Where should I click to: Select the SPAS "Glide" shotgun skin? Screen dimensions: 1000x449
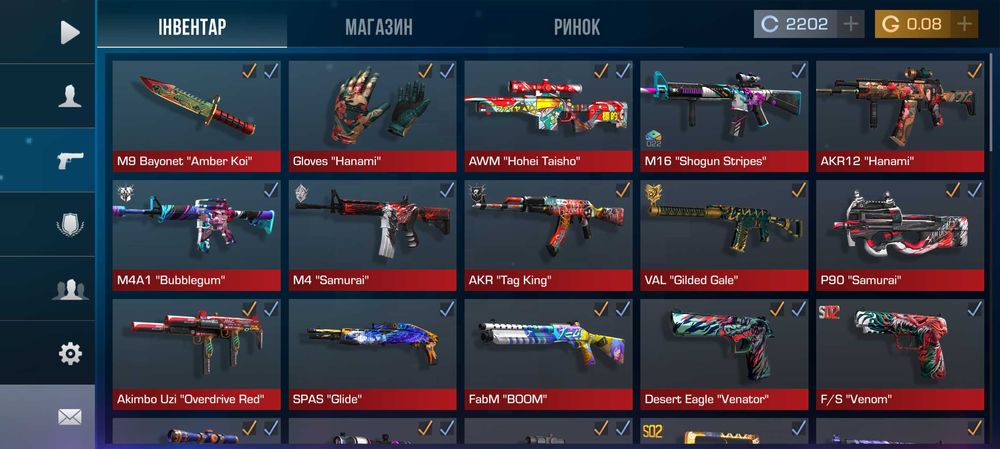[372, 353]
